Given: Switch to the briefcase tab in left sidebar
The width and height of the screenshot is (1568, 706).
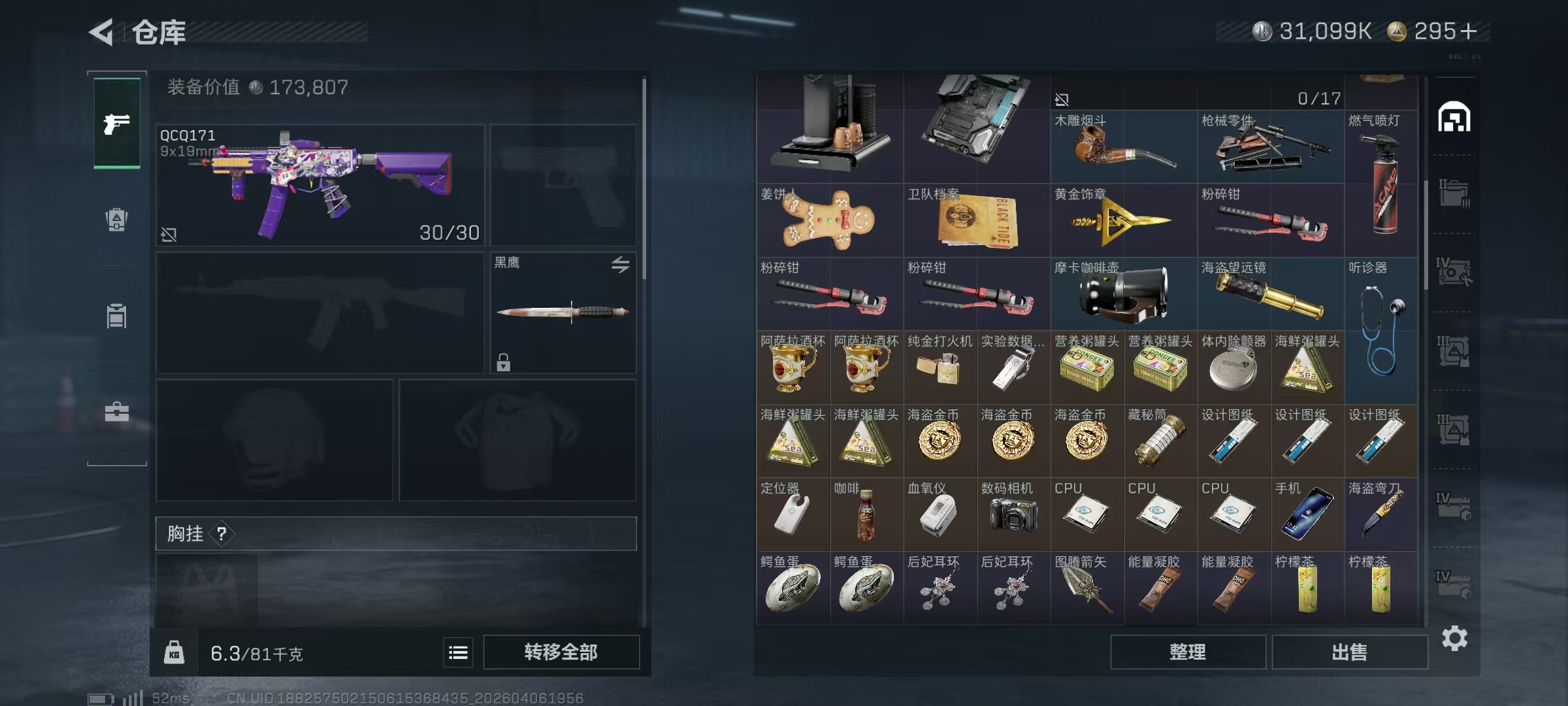Looking at the screenshot, I should click(117, 412).
